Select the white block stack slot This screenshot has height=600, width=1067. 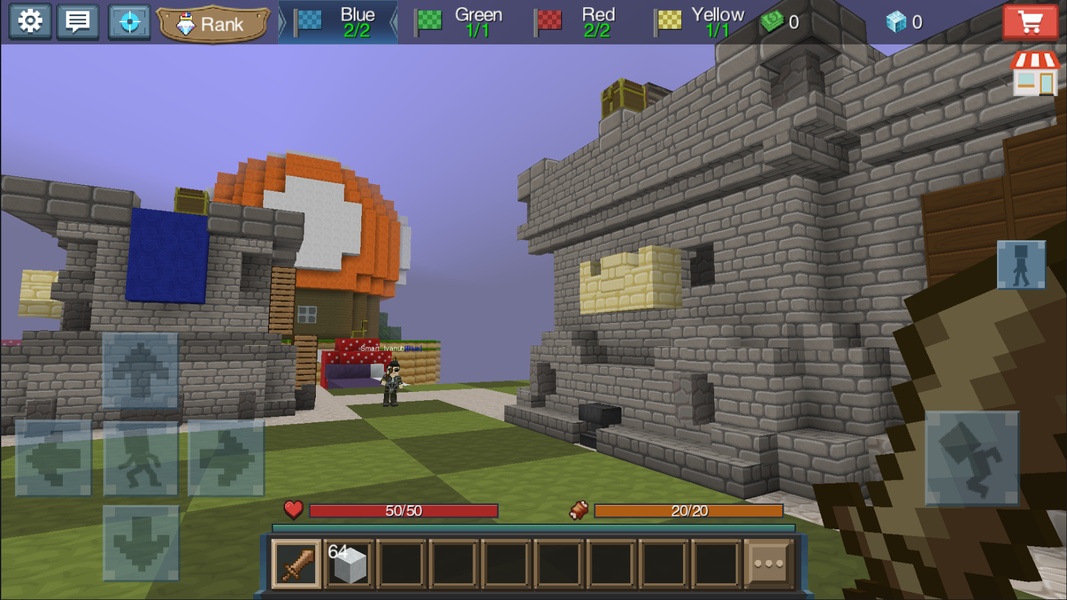coord(349,564)
